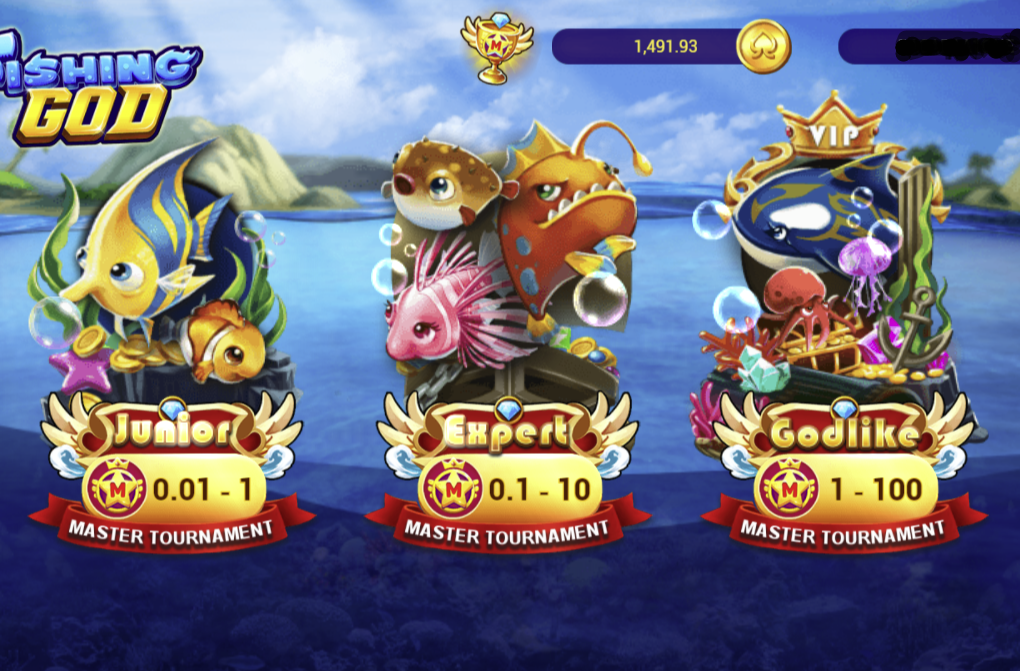Click the gold spade coin icon
Screen dimensions: 1020x671
[x=763, y=46]
